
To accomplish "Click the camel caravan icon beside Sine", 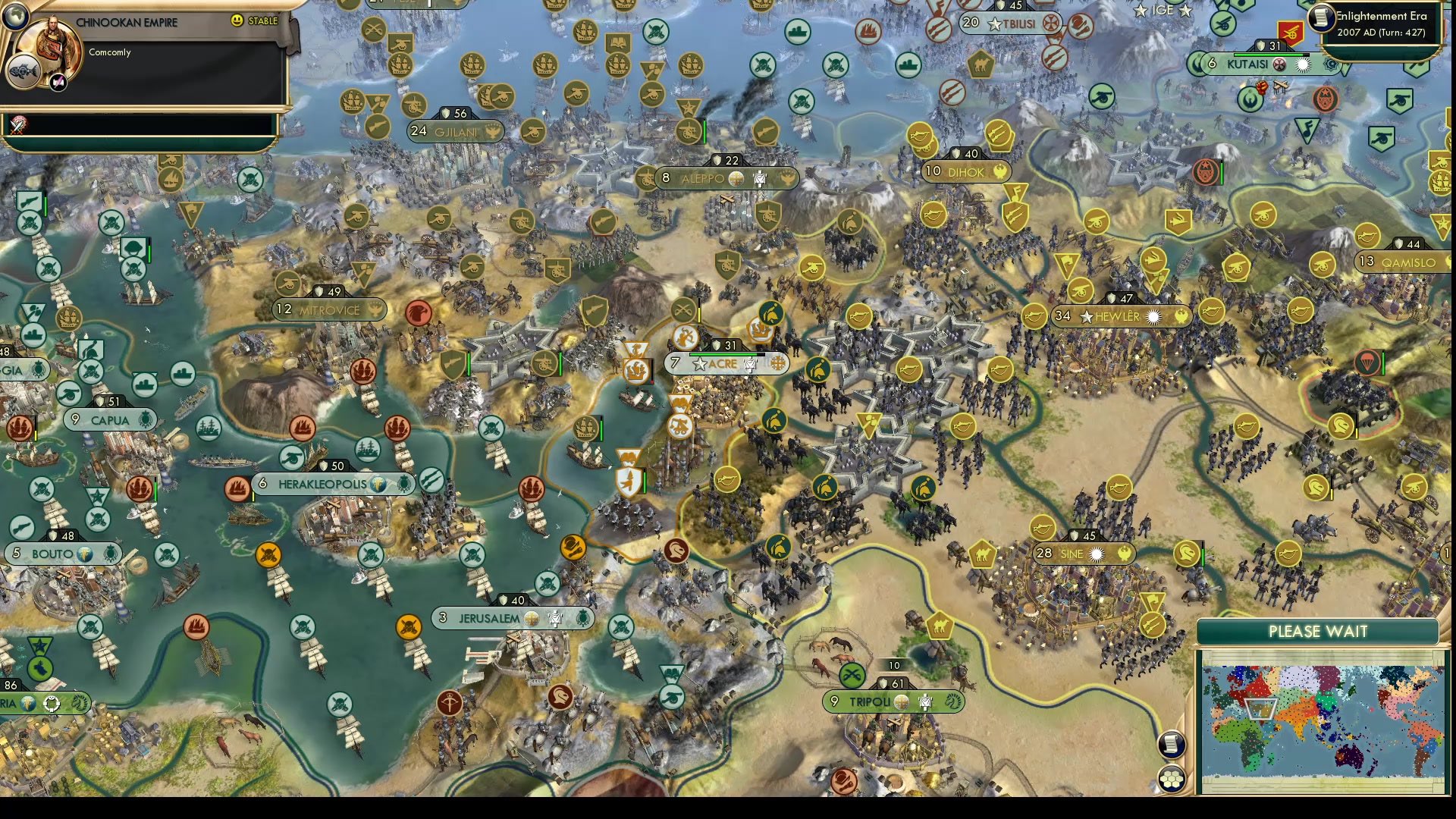I will pyautogui.click(x=983, y=554).
